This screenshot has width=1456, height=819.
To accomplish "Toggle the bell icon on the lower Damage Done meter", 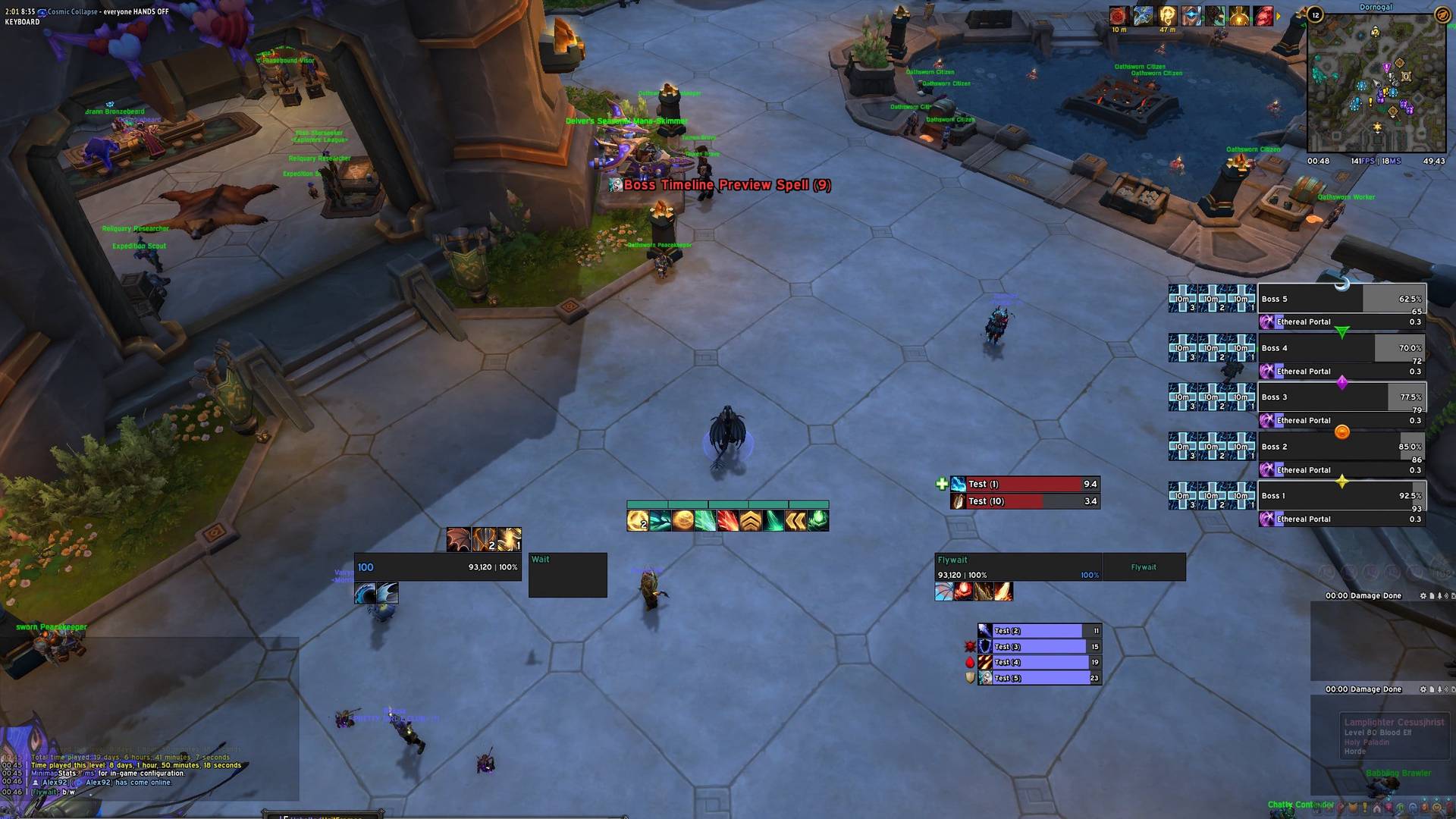I will (1439, 691).
